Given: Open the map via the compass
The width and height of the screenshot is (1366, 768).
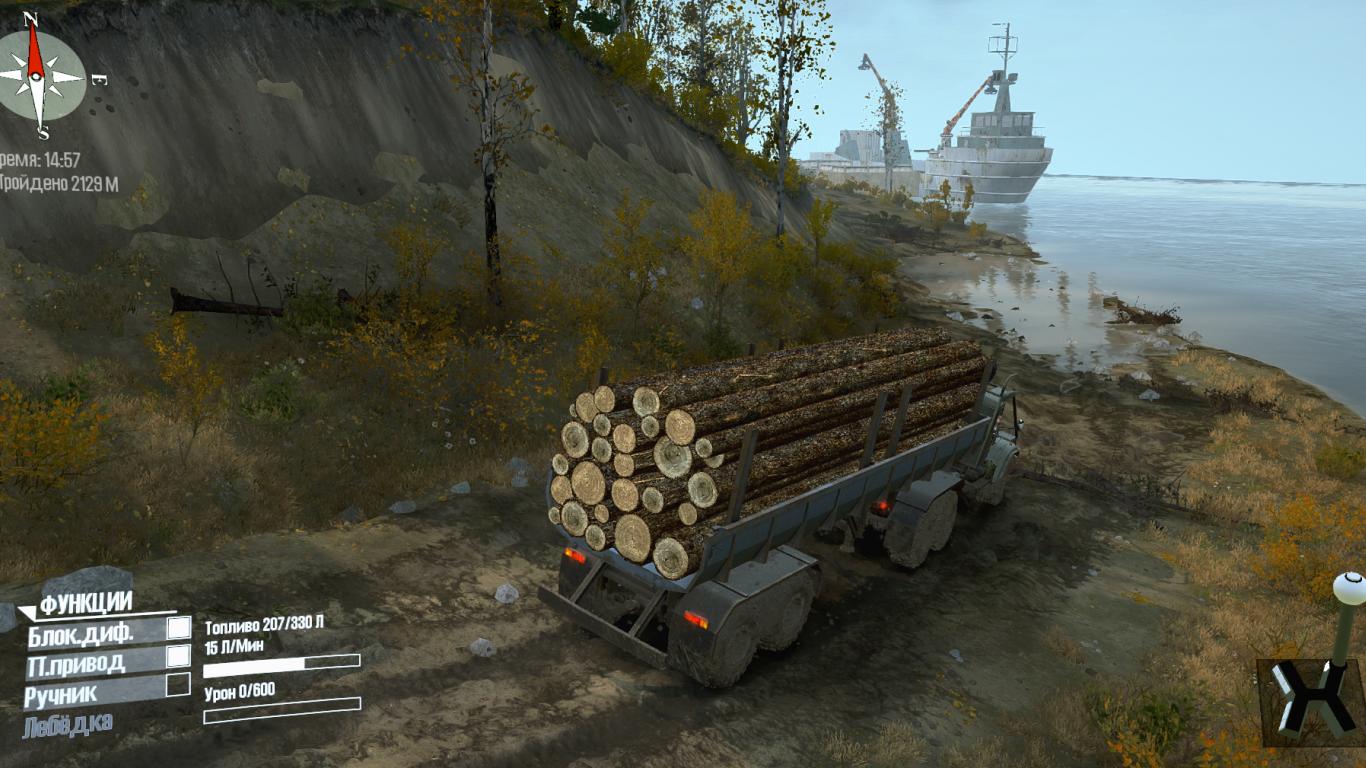Looking at the screenshot, I should [x=41, y=76].
